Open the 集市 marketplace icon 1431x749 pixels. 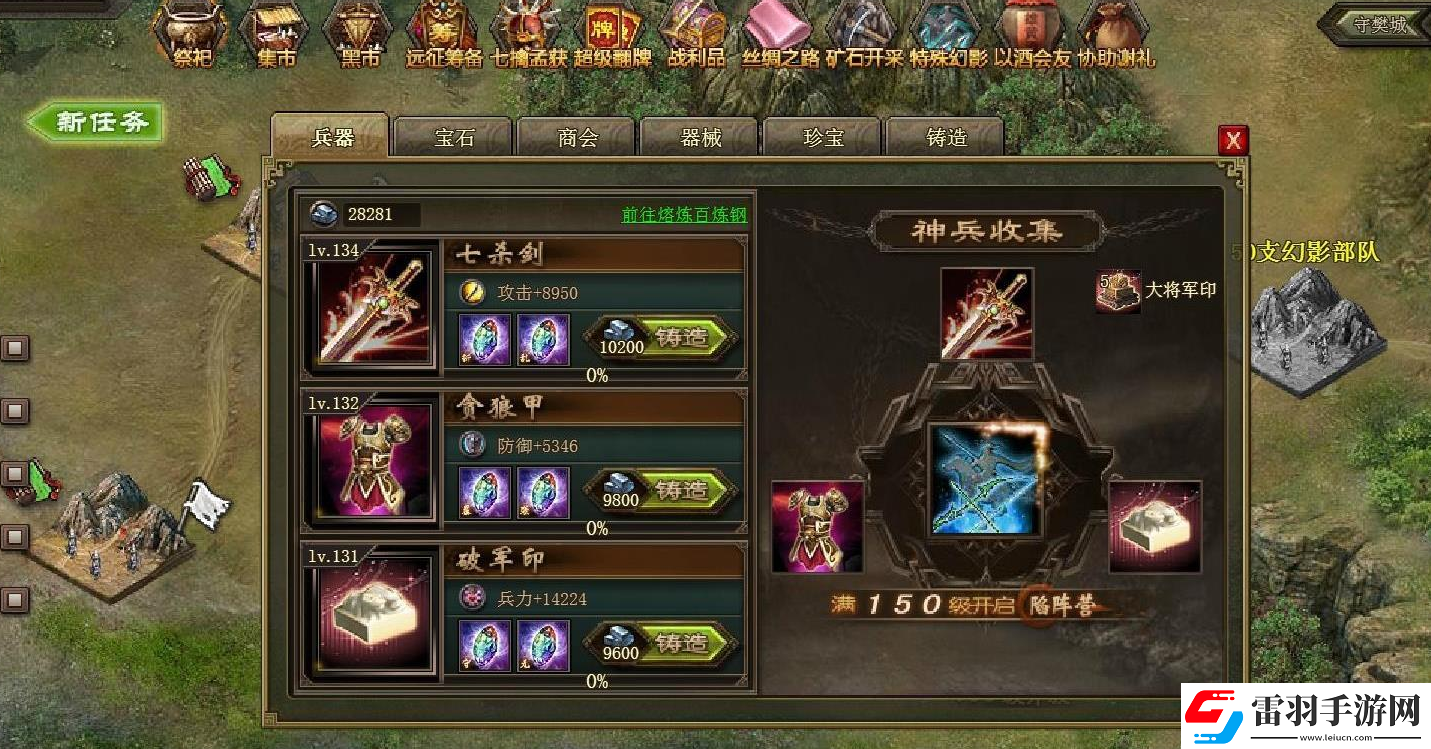(274, 28)
